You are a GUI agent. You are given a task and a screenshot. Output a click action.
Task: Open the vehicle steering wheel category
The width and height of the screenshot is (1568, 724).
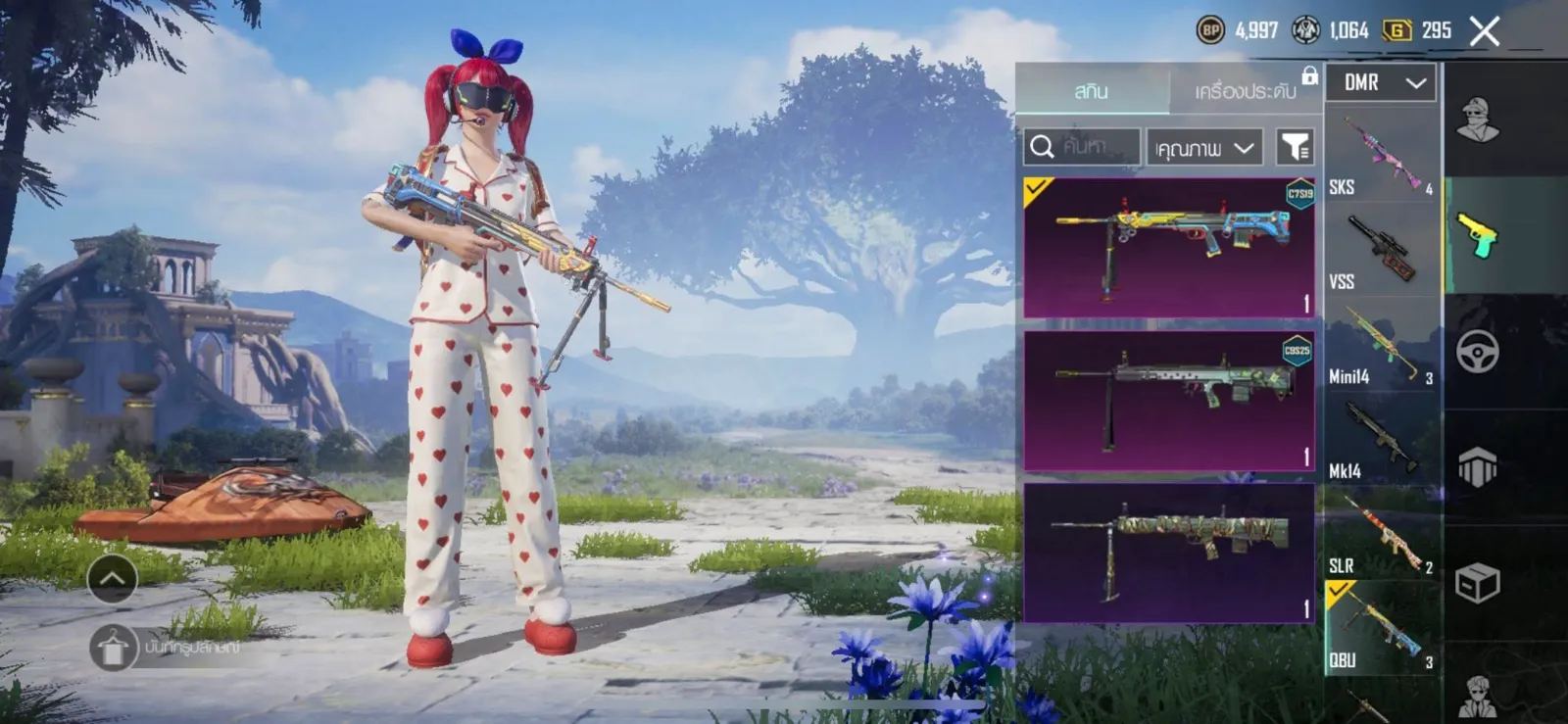1477,352
